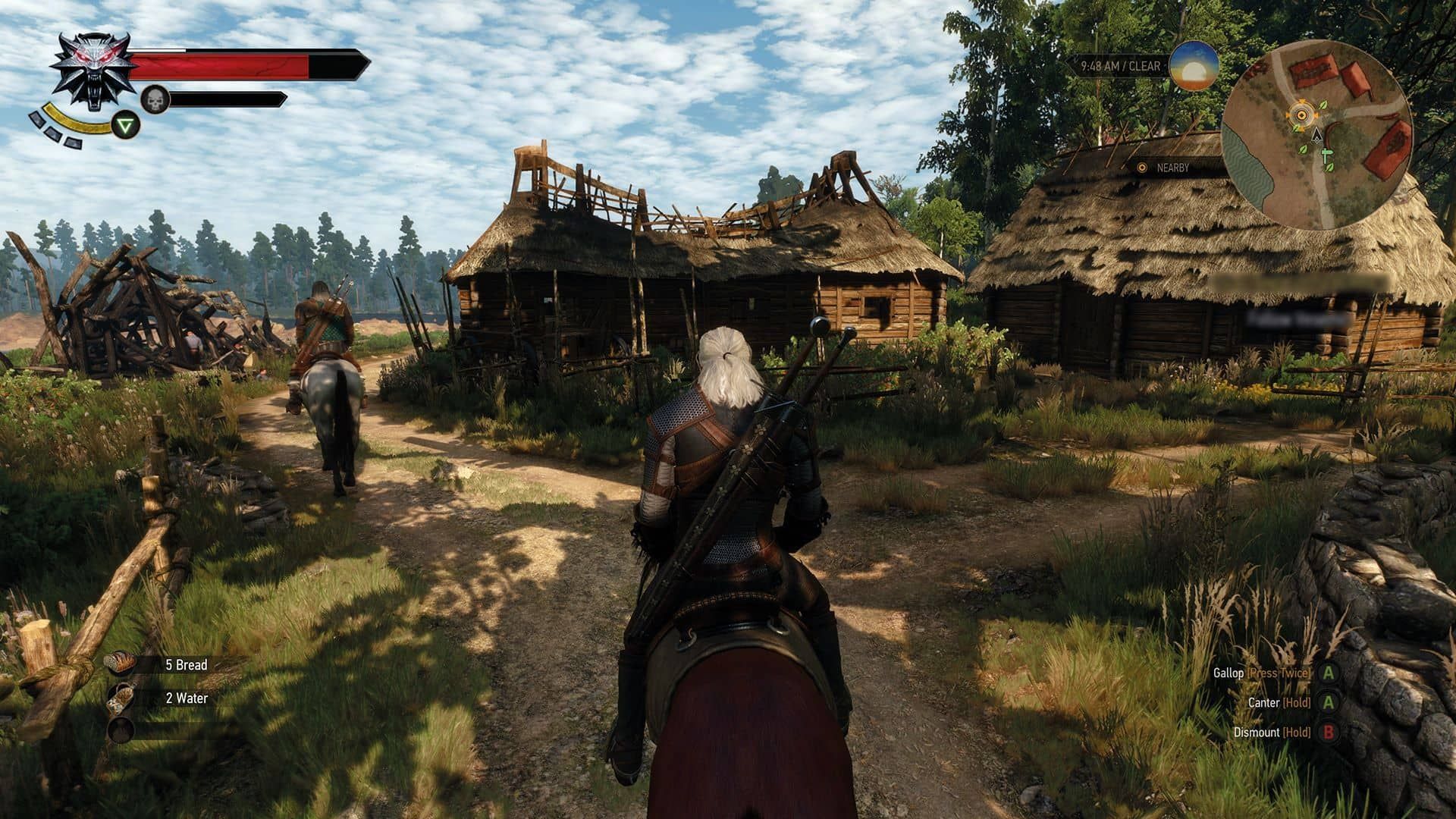The height and width of the screenshot is (819, 1456).
Task: Toggle the first adrenaline point segment
Action: [36, 120]
